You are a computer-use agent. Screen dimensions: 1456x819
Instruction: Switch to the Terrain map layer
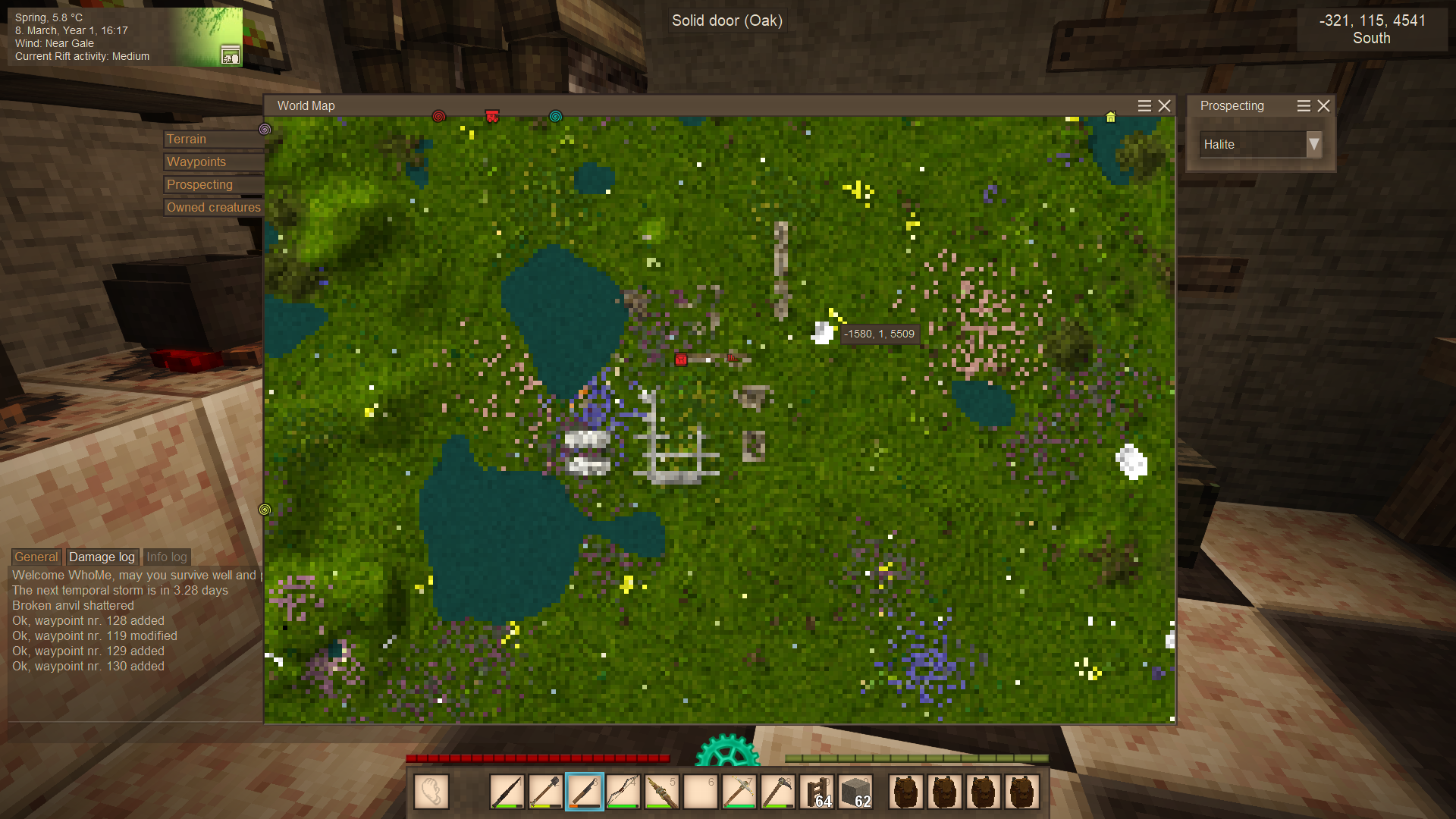[x=212, y=140]
